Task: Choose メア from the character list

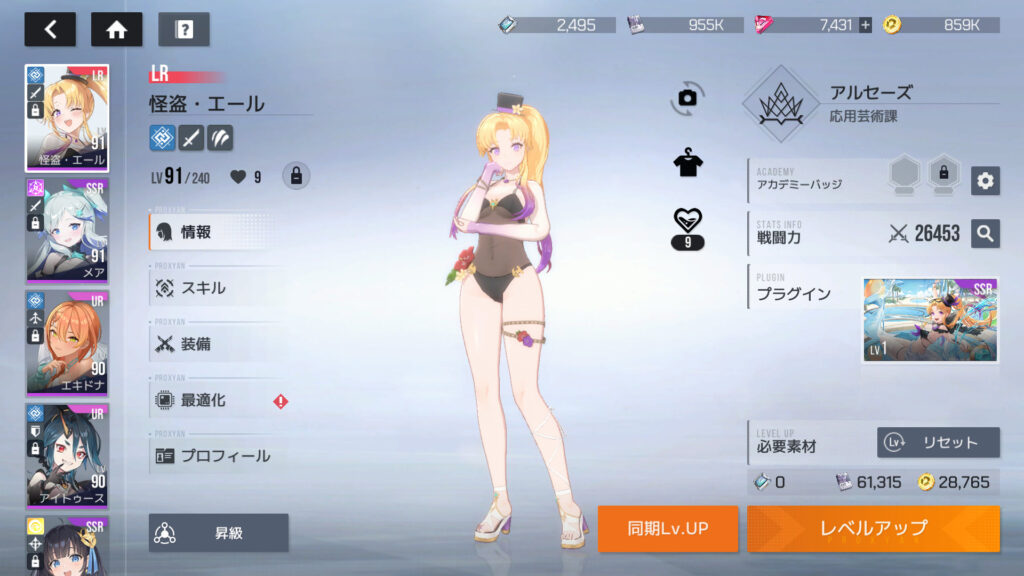Action: pos(67,231)
